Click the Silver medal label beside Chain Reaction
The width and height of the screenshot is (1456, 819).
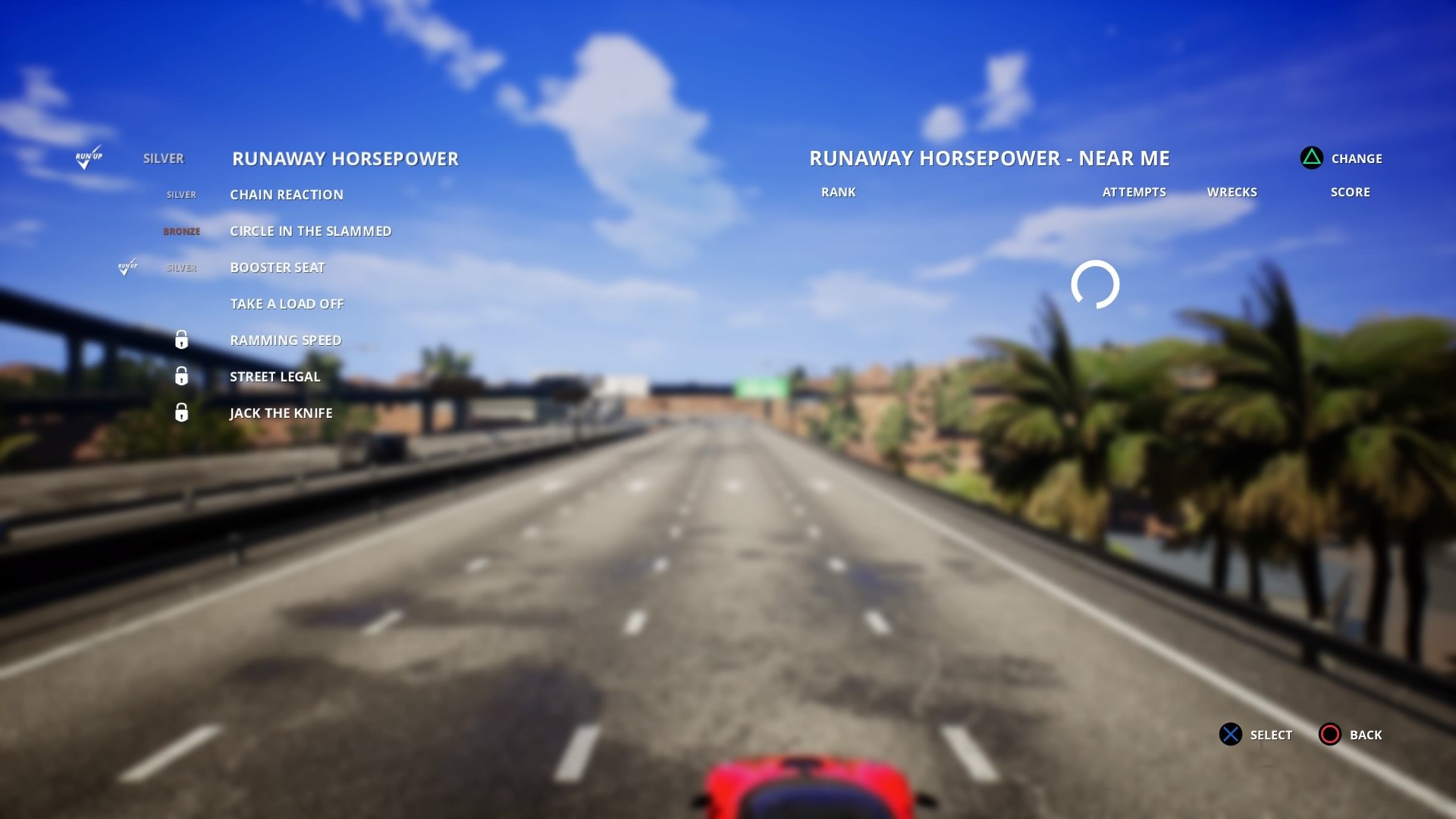(x=180, y=194)
